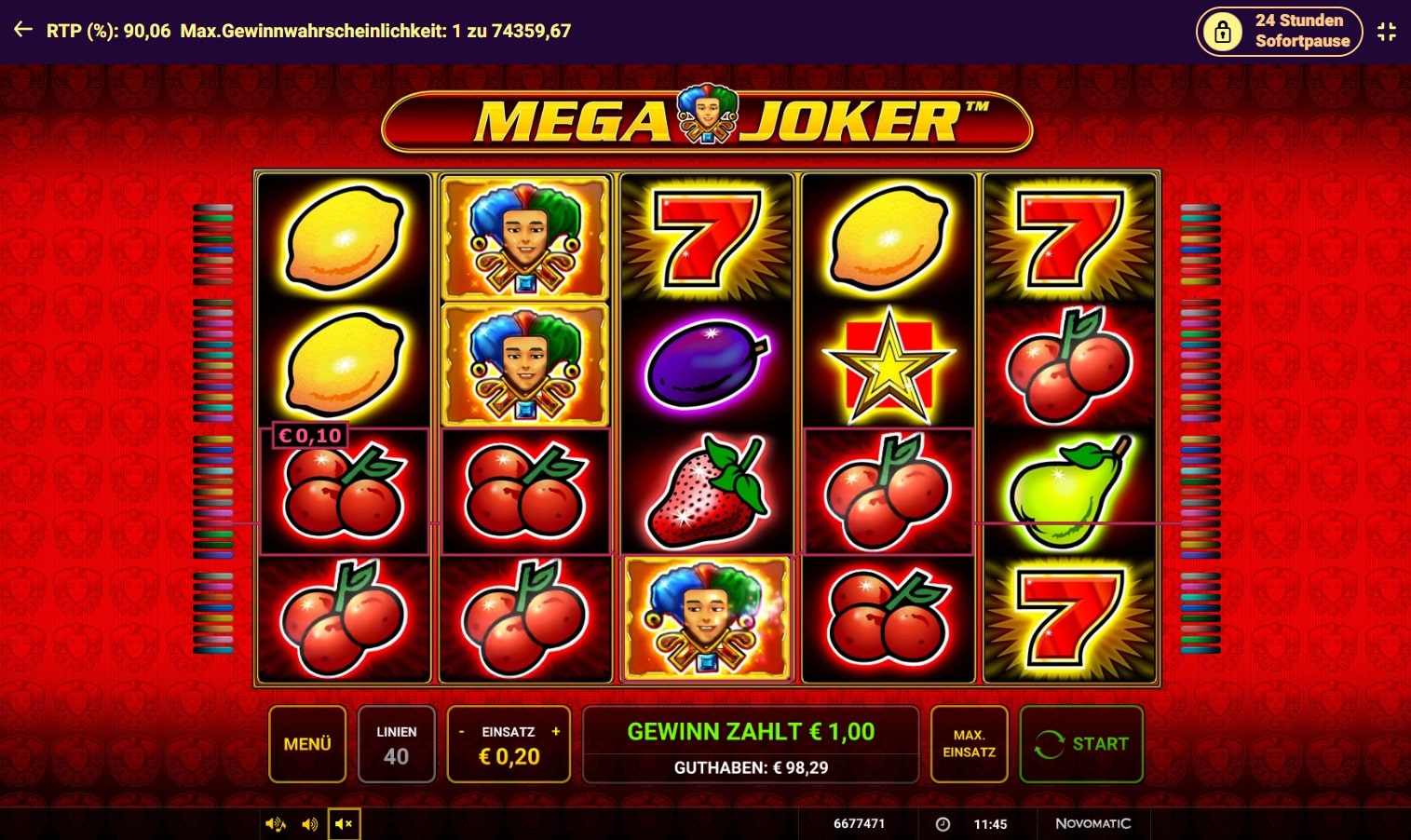Start a spin with the START button
The height and width of the screenshot is (840, 1411).
(1081, 744)
